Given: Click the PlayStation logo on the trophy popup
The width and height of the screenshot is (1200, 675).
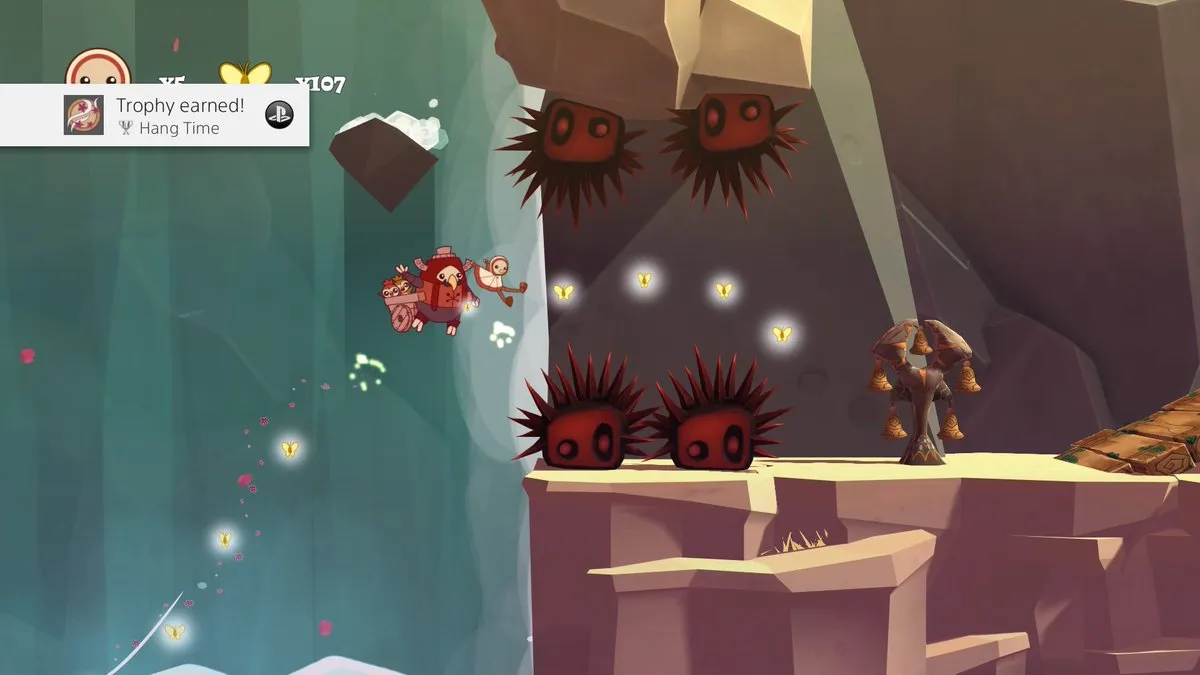Looking at the screenshot, I should click(279, 115).
